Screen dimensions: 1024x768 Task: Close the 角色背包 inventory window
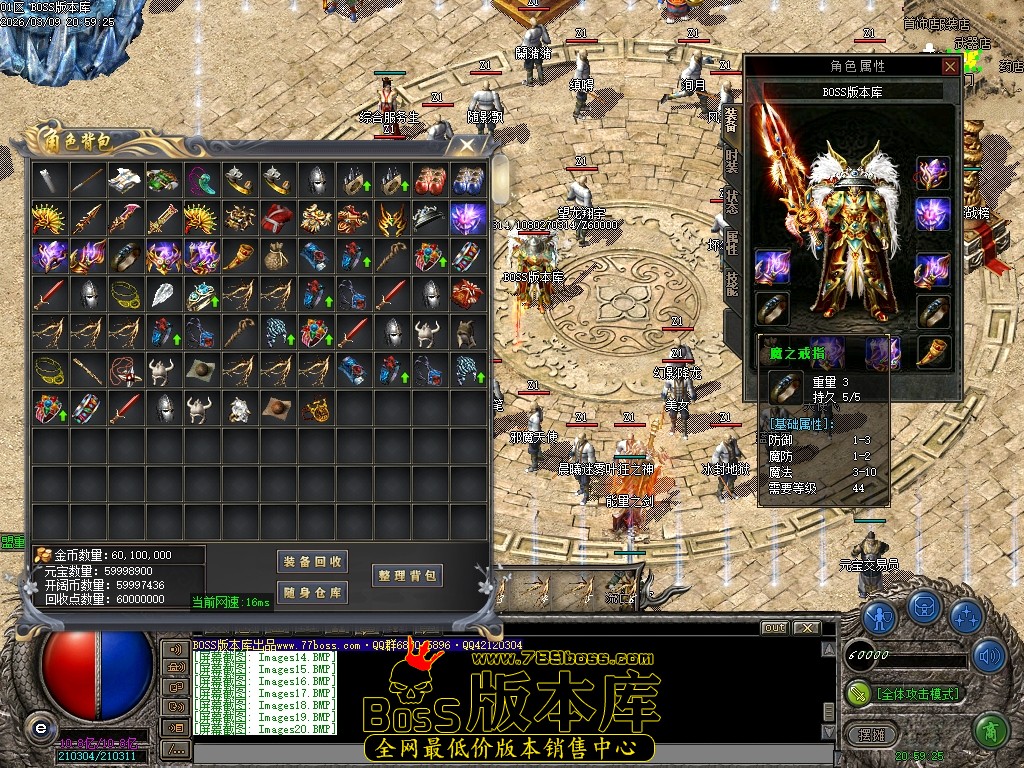467,145
